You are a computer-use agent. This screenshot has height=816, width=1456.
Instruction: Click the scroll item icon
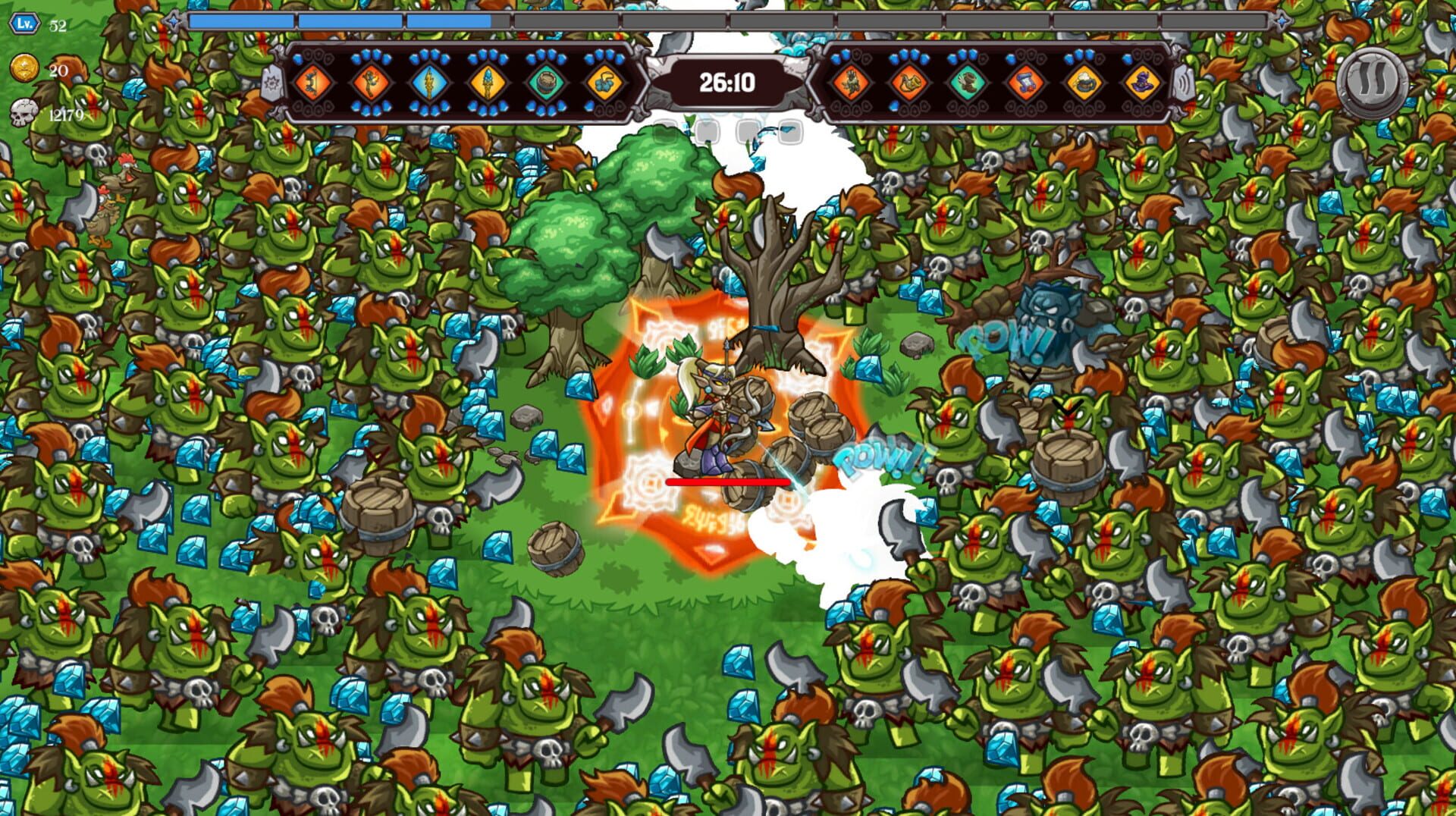1028,83
